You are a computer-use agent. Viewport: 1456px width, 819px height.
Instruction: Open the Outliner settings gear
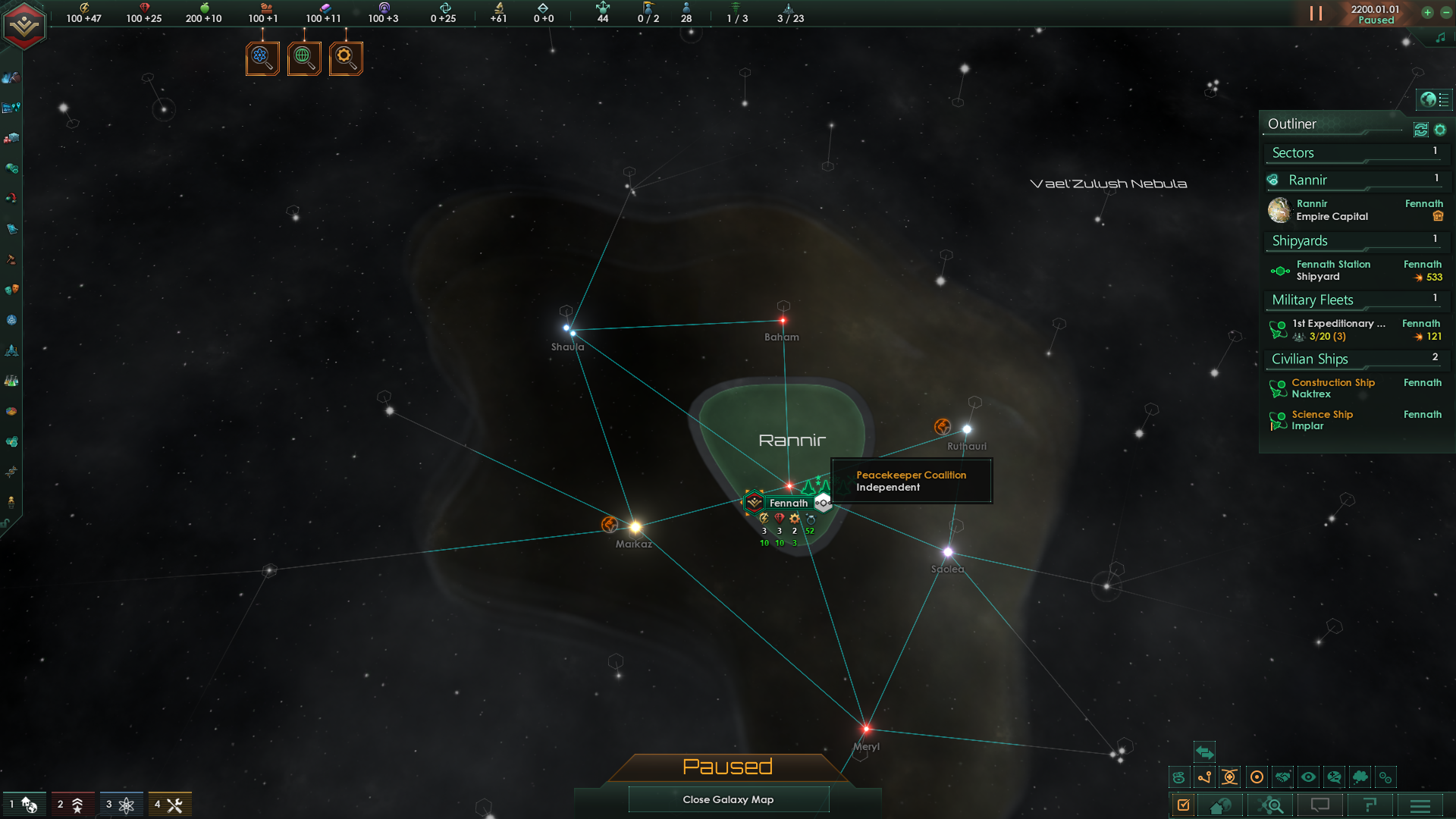point(1440,130)
